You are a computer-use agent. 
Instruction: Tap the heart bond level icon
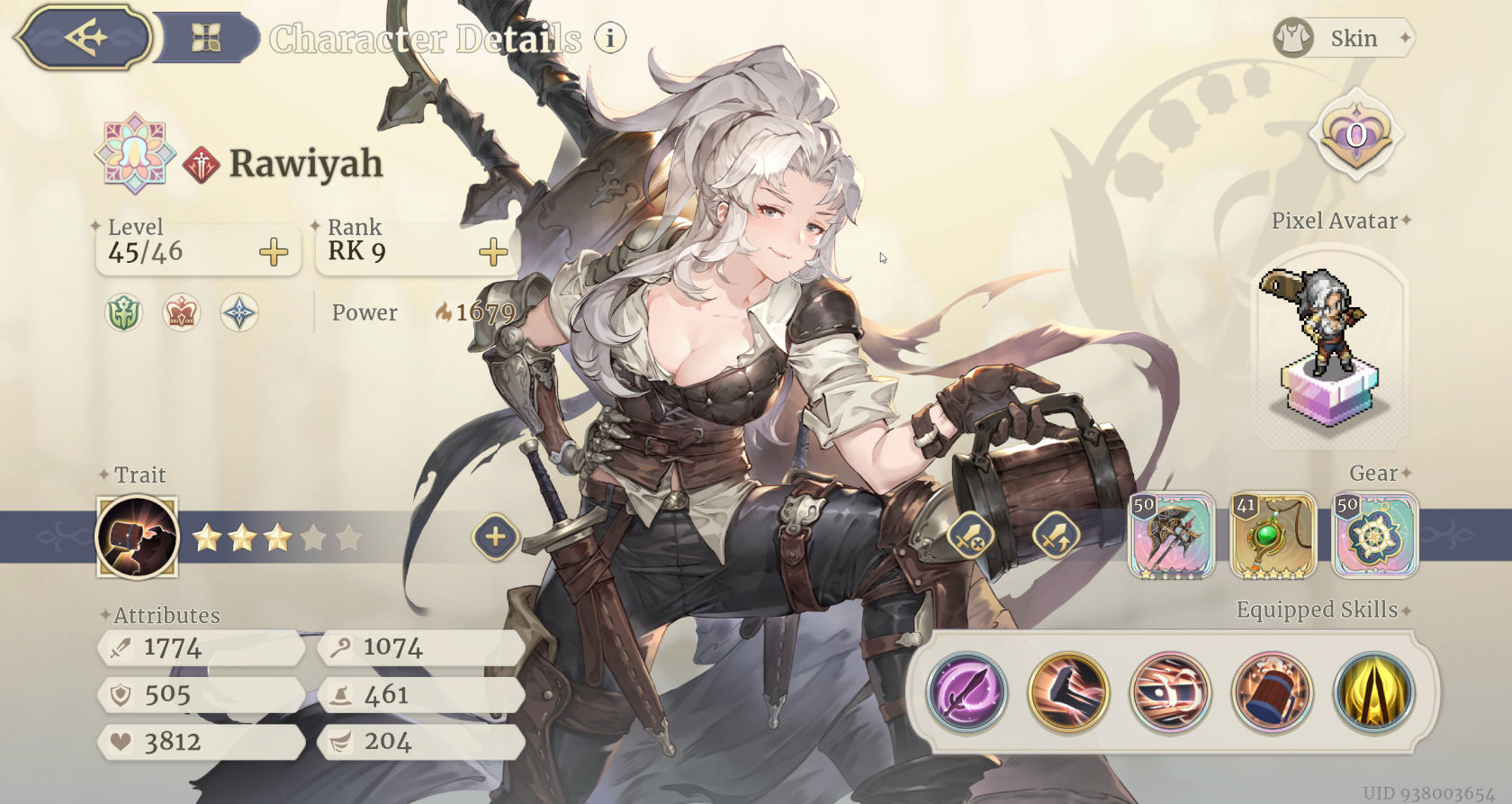tap(1355, 136)
